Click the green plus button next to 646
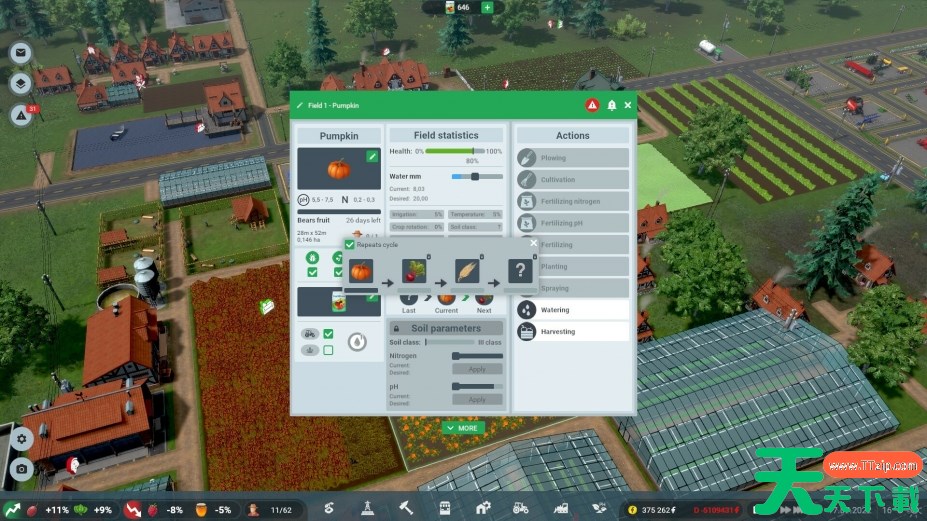This screenshot has height=521, width=927. [x=487, y=8]
